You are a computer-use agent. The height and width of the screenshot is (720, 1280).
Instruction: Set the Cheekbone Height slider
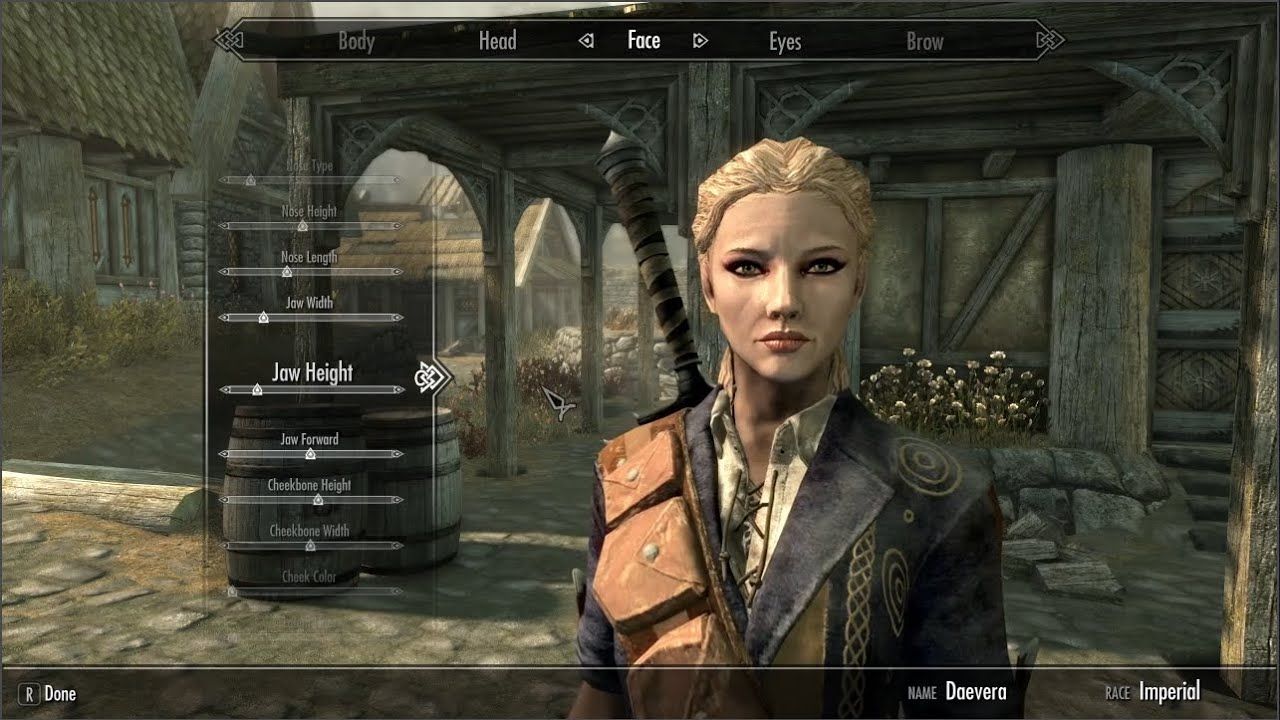[310, 499]
